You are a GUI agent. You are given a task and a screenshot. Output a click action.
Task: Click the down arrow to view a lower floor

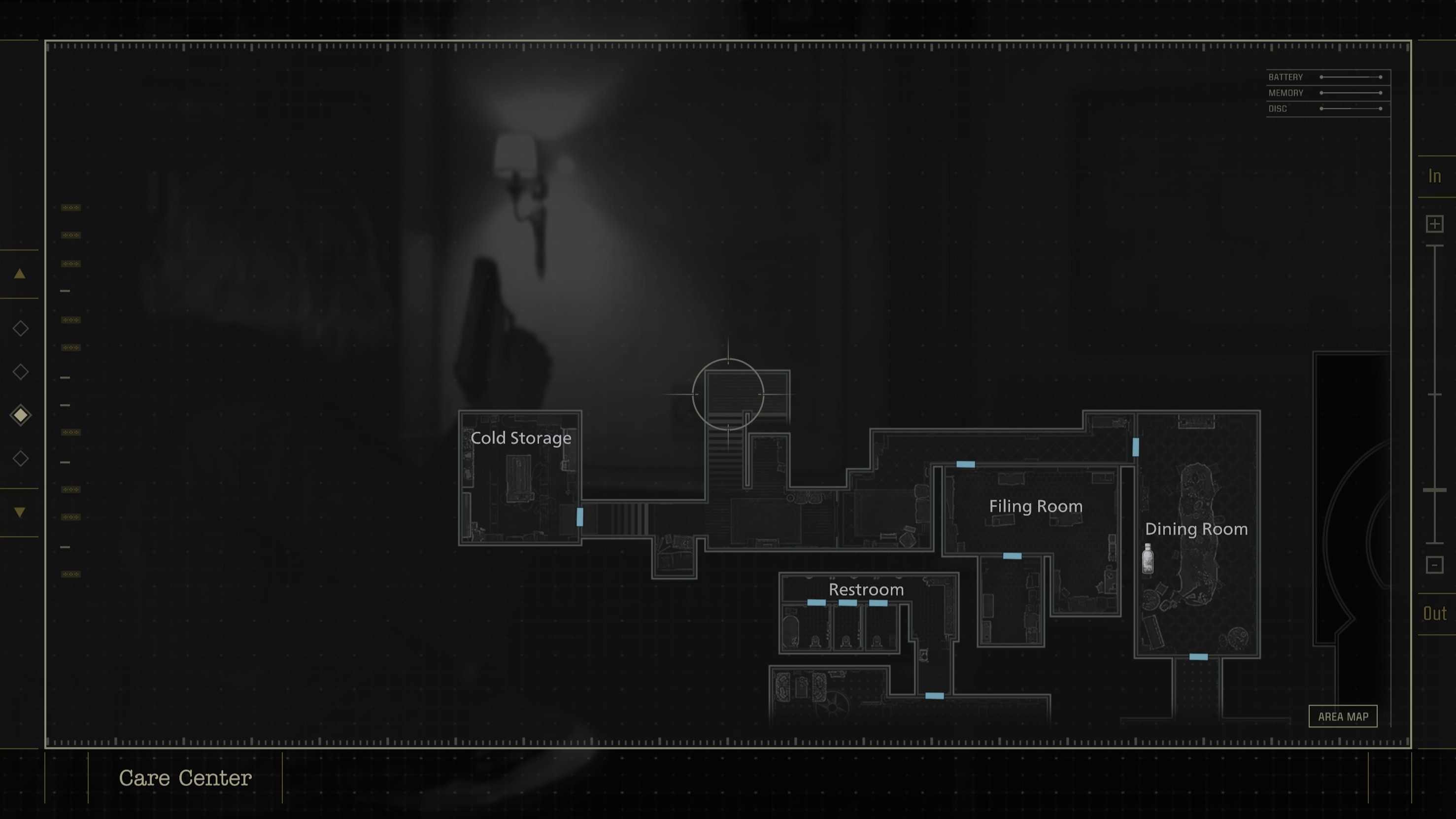(20, 512)
